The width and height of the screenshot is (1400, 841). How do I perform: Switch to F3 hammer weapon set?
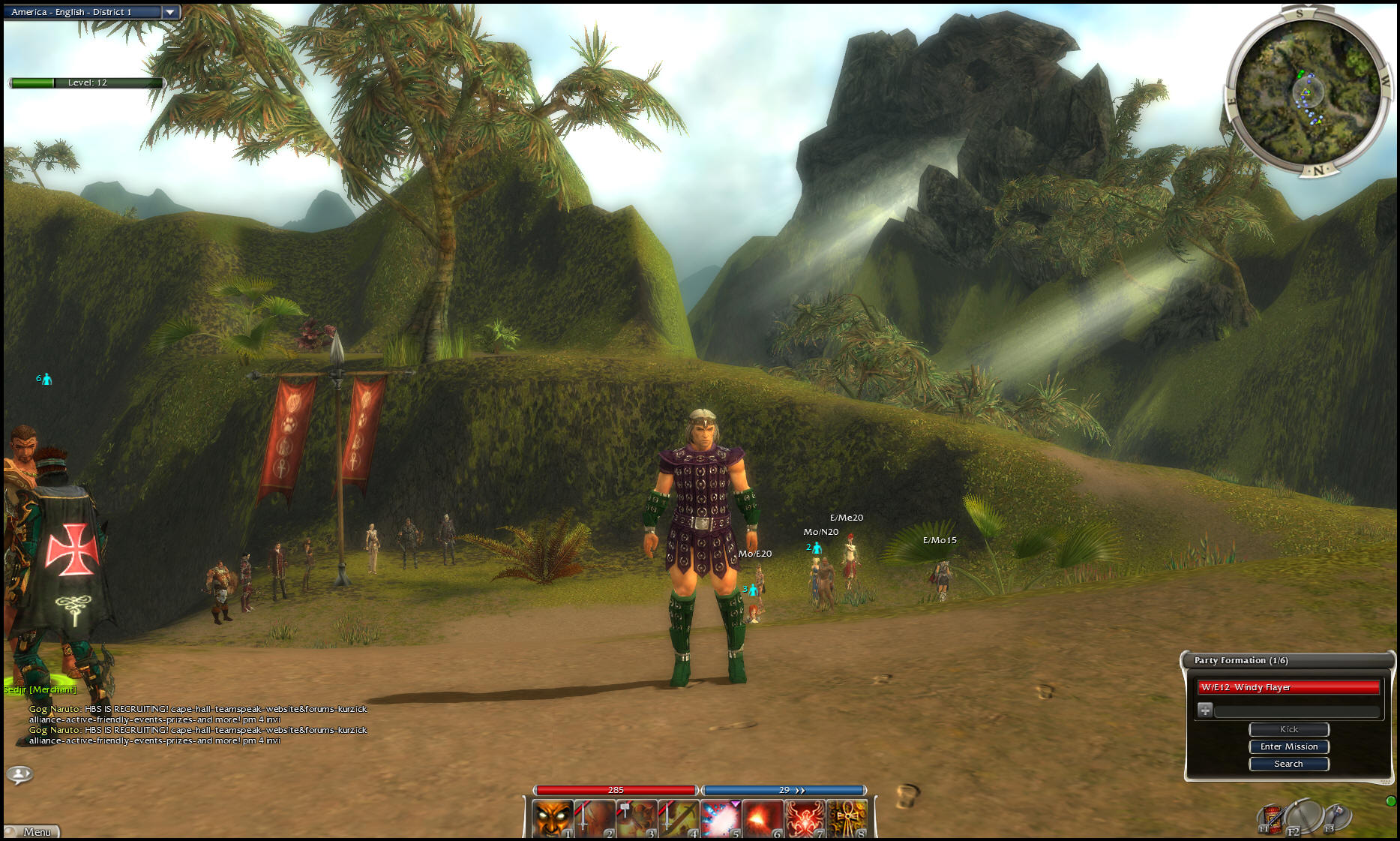1336,816
